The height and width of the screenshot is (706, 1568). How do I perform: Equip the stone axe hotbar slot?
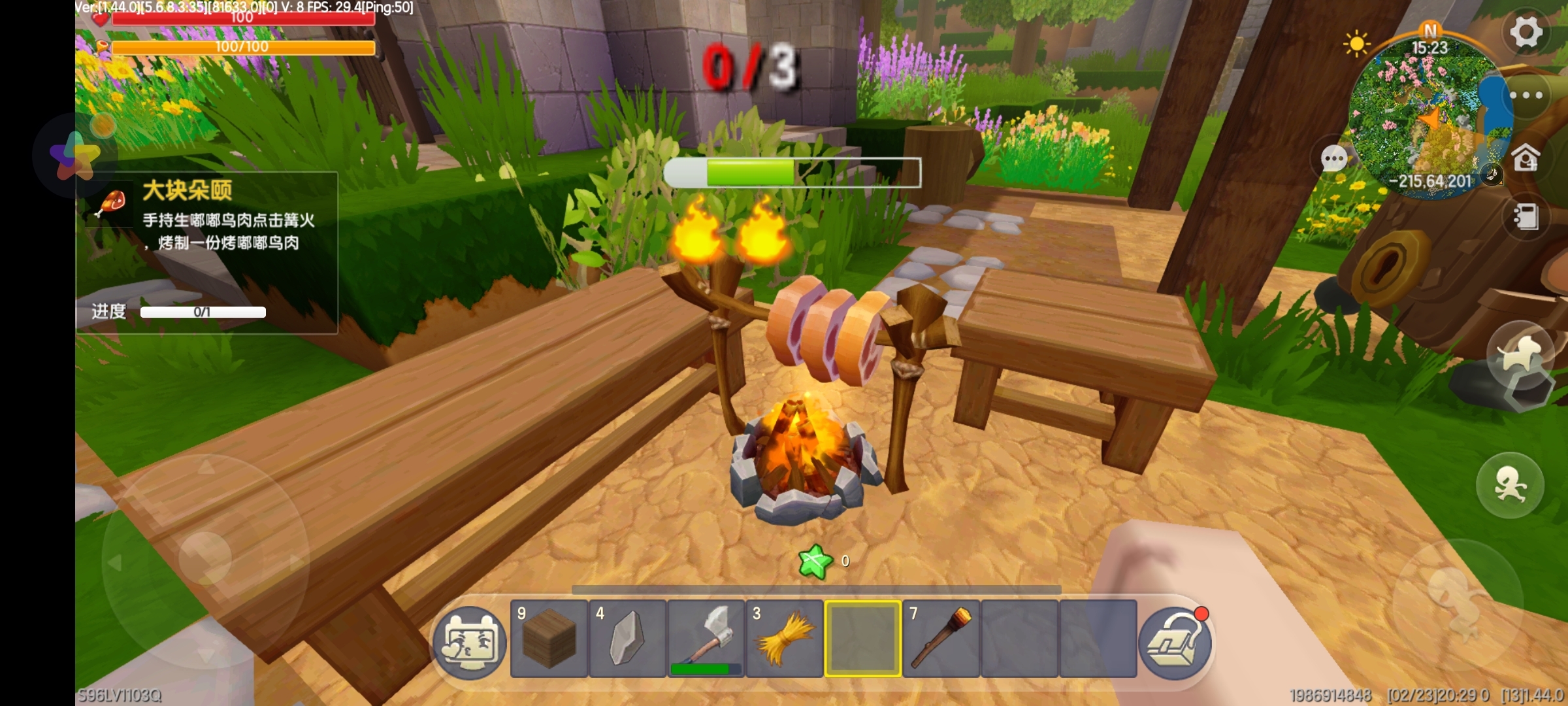pyautogui.click(x=706, y=639)
